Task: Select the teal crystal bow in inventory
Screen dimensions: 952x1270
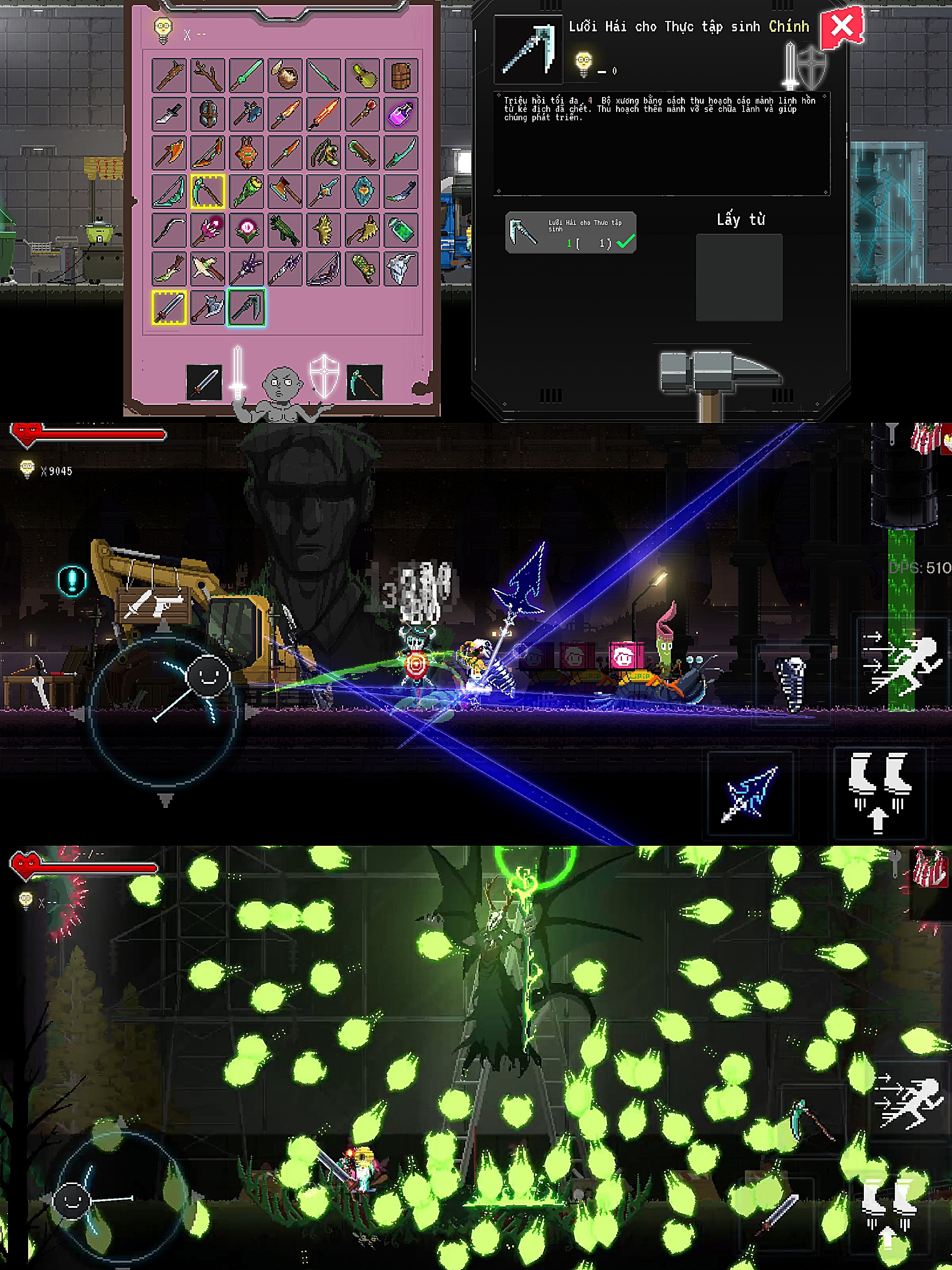Action: [x=169, y=191]
